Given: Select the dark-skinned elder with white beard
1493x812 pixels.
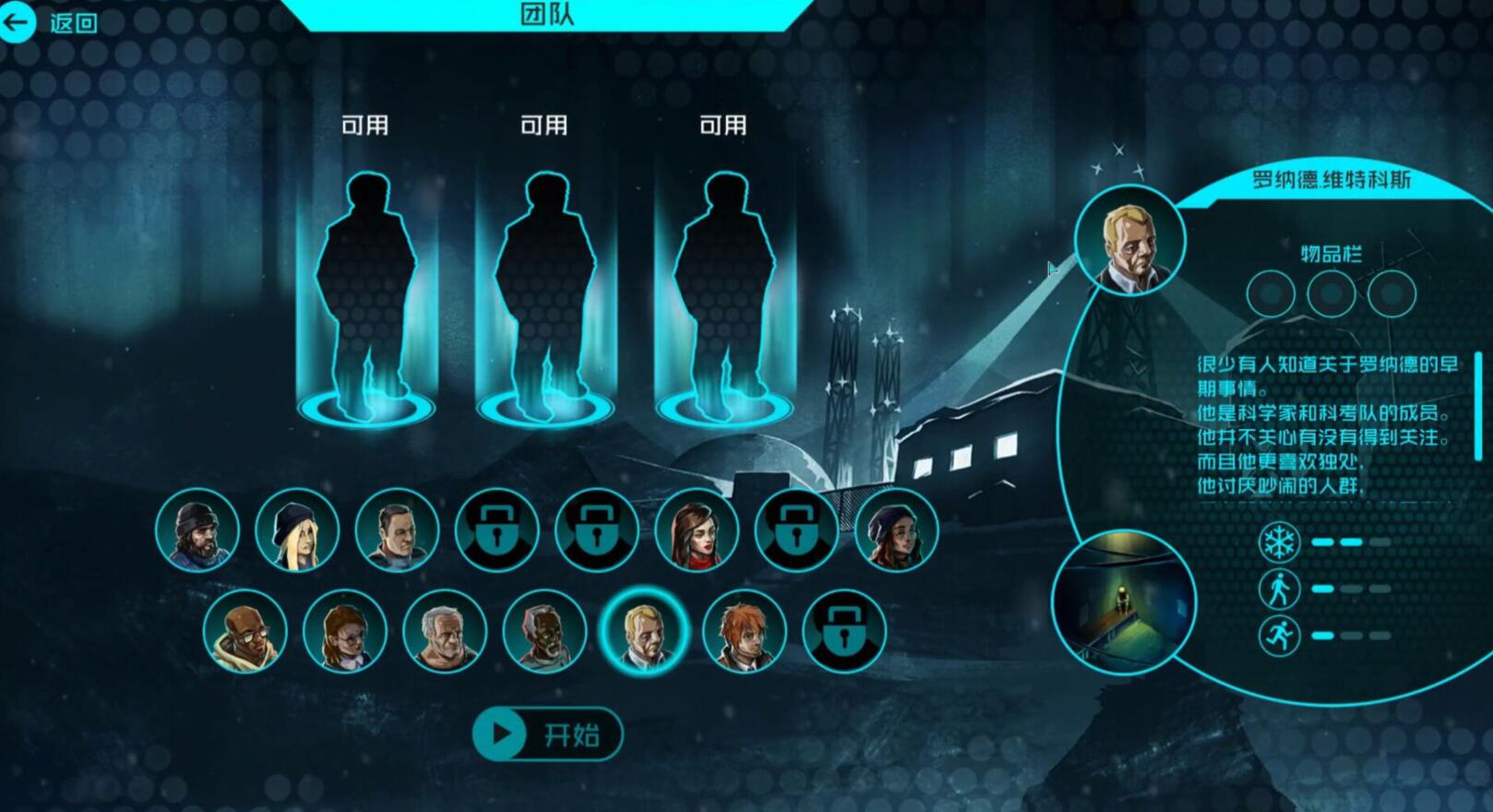Looking at the screenshot, I should click(x=544, y=631).
